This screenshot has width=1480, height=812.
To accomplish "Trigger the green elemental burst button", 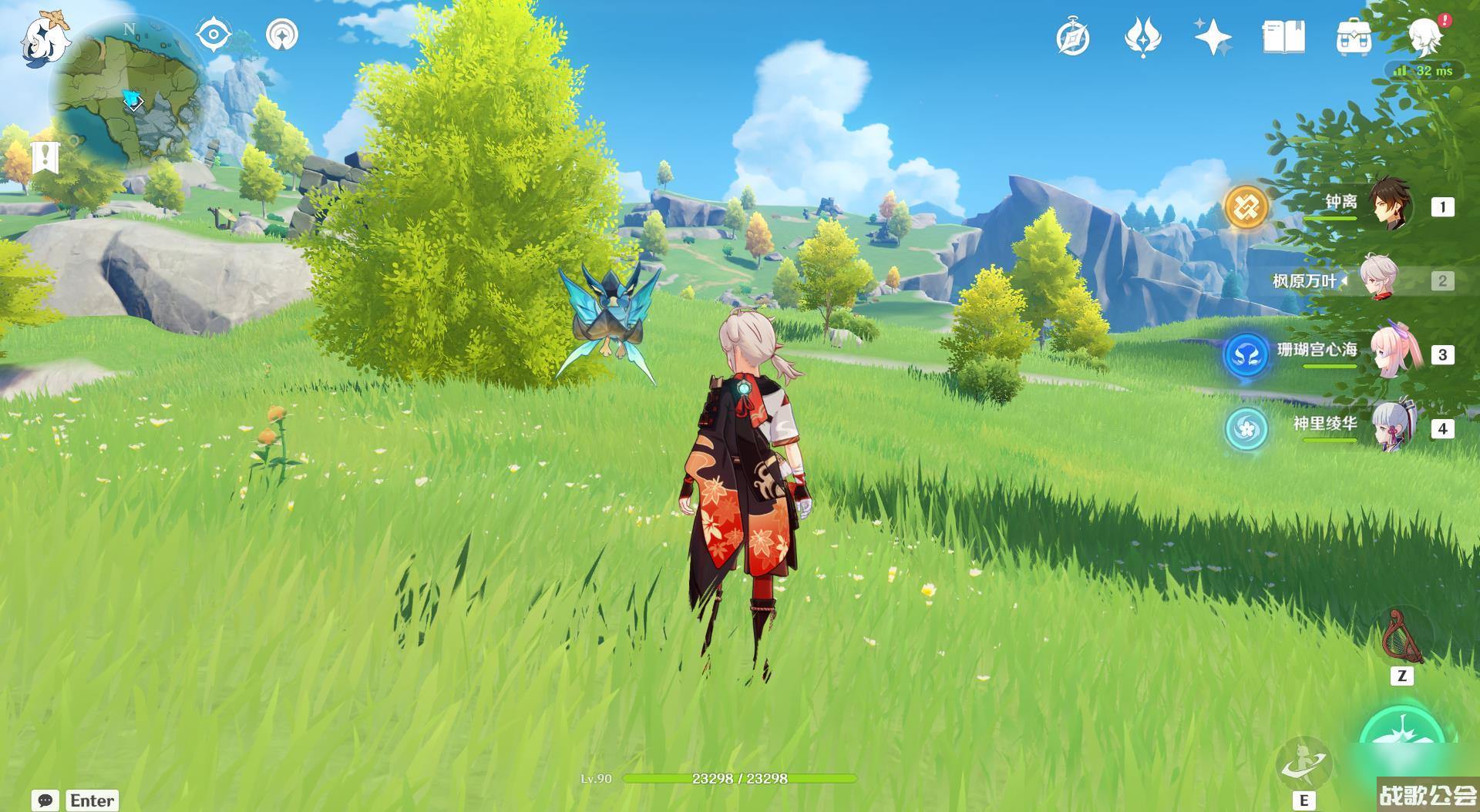I will click(x=1403, y=743).
